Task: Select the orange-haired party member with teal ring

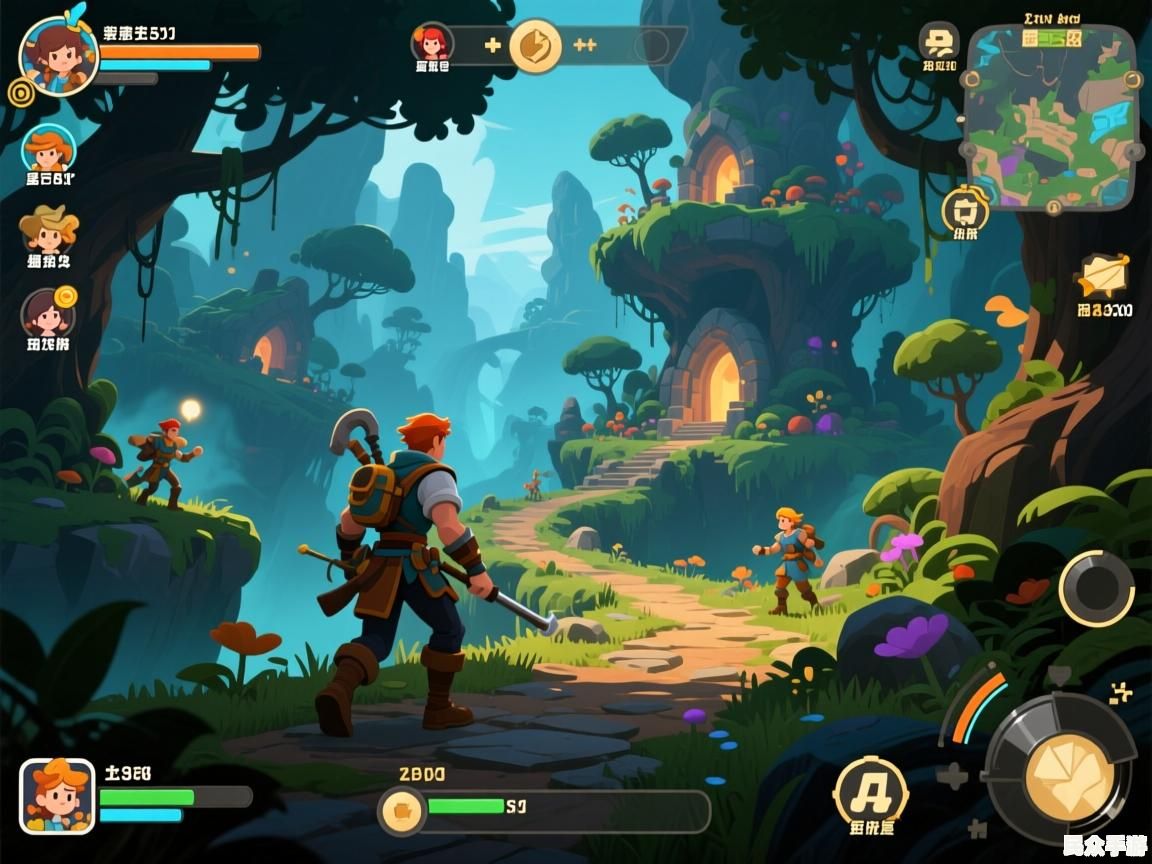Action: click(48, 150)
